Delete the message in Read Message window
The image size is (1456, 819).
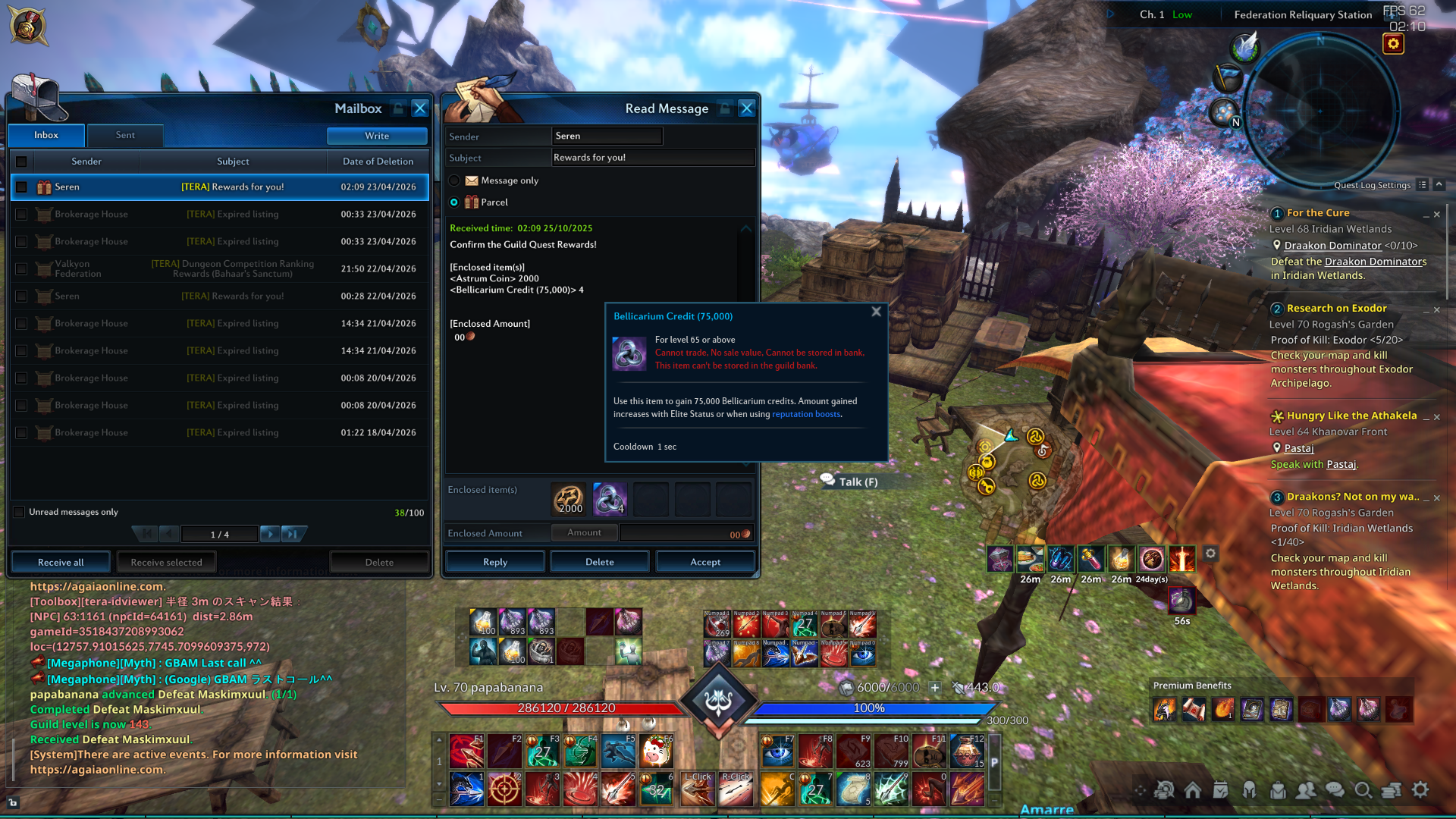pyautogui.click(x=599, y=562)
